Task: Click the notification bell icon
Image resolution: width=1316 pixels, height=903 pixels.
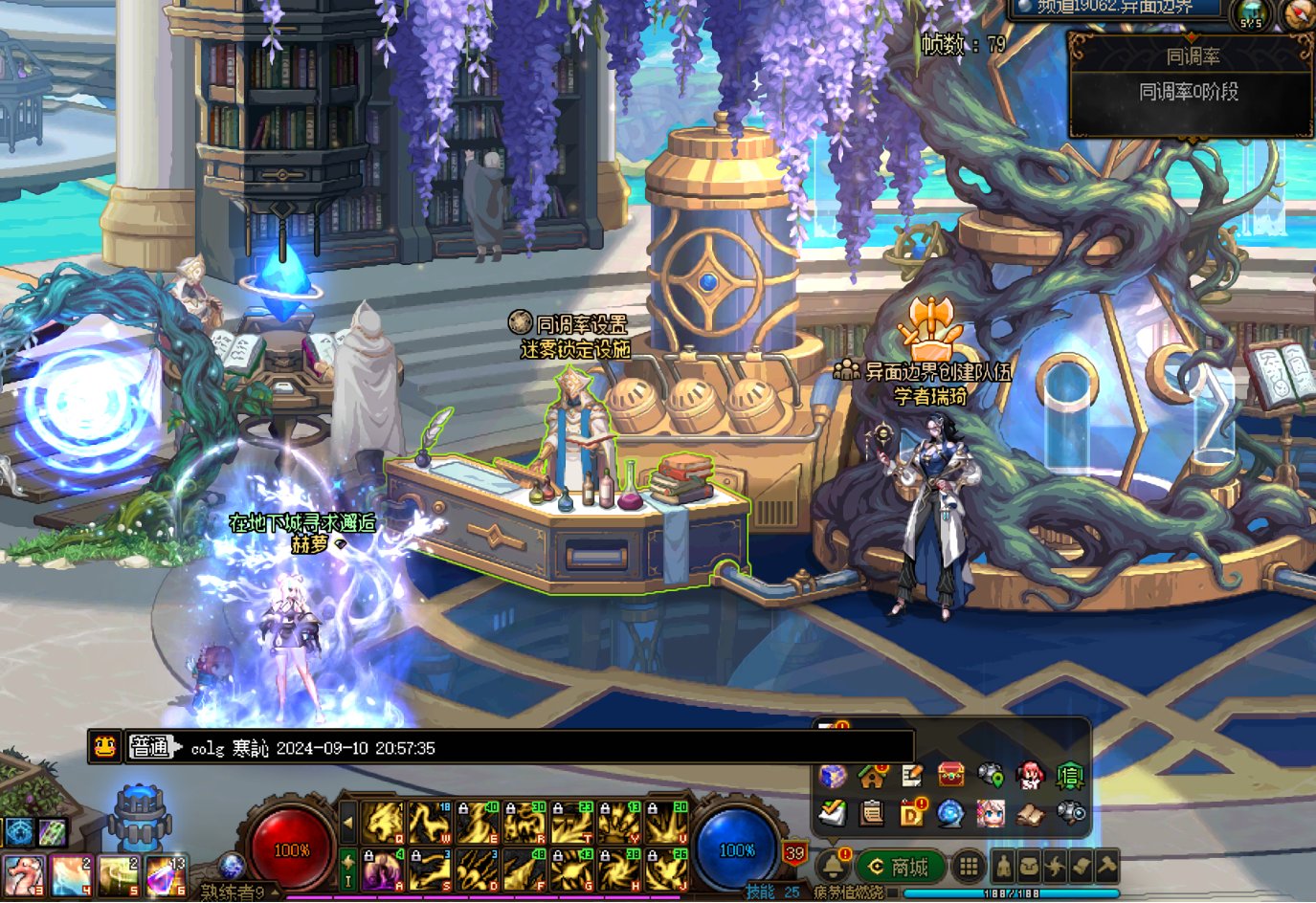Action: point(832,867)
